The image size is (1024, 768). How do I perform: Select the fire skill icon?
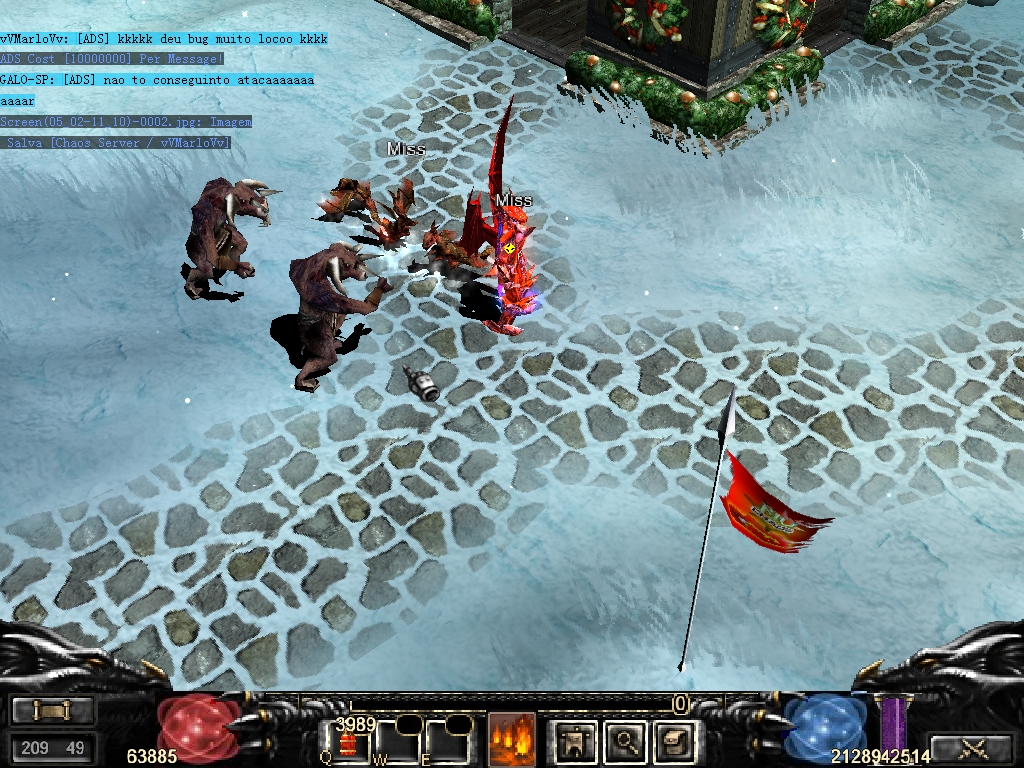[511, 740]
